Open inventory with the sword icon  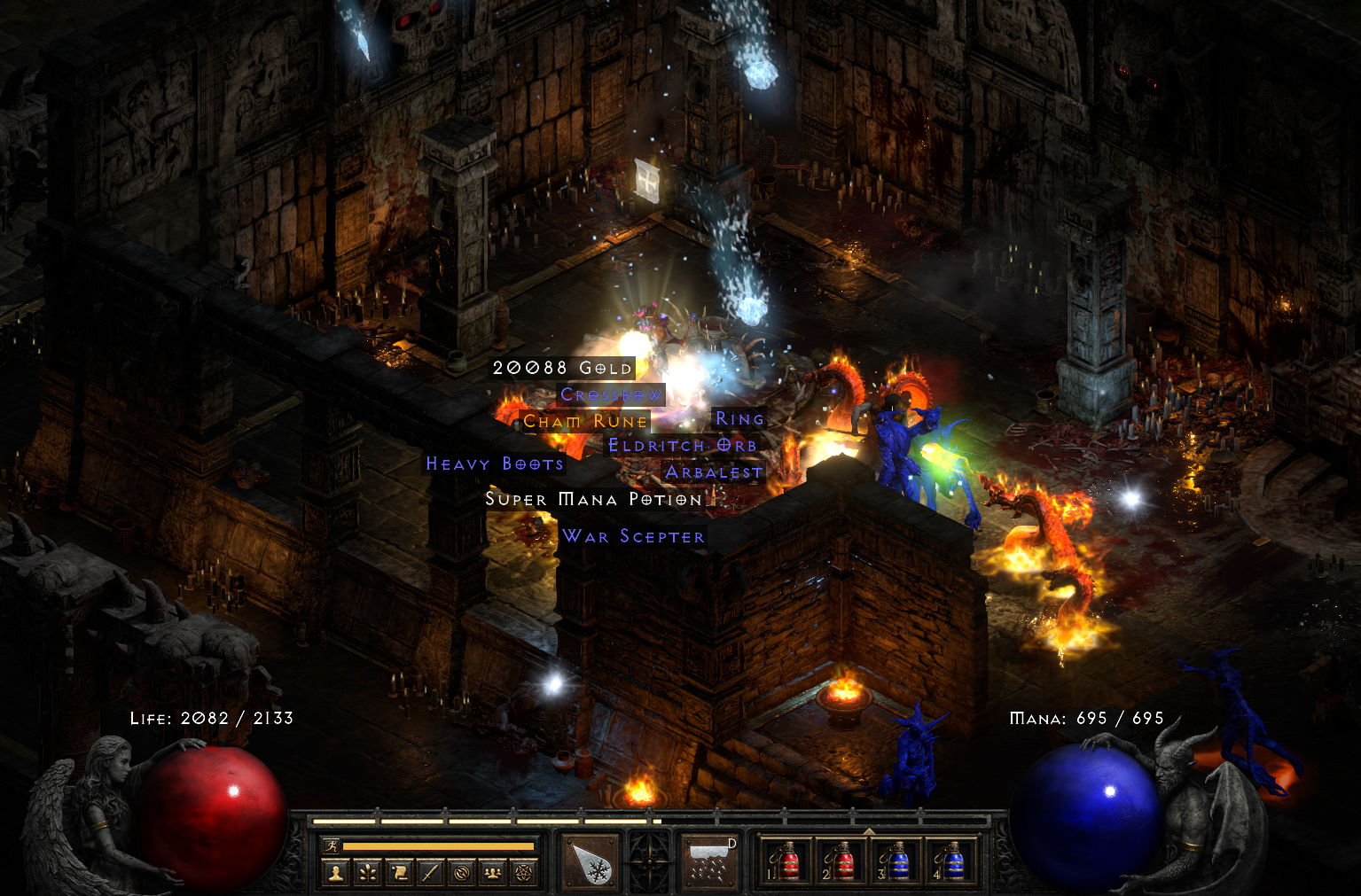(x=430, y=874)
